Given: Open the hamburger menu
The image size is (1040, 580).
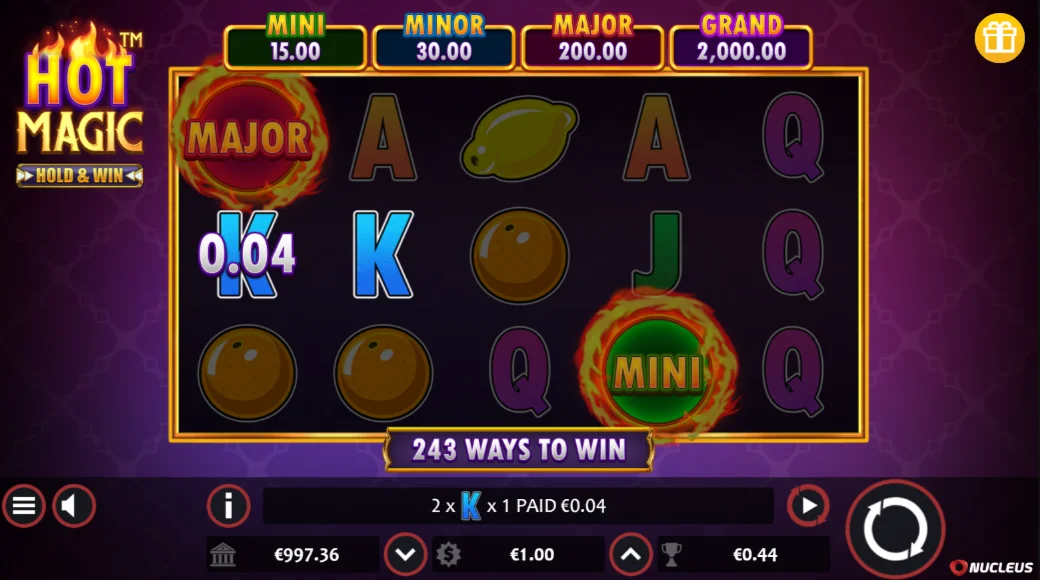Looking at the screenshot, I should pyautogui.click(x=24, y=506).
